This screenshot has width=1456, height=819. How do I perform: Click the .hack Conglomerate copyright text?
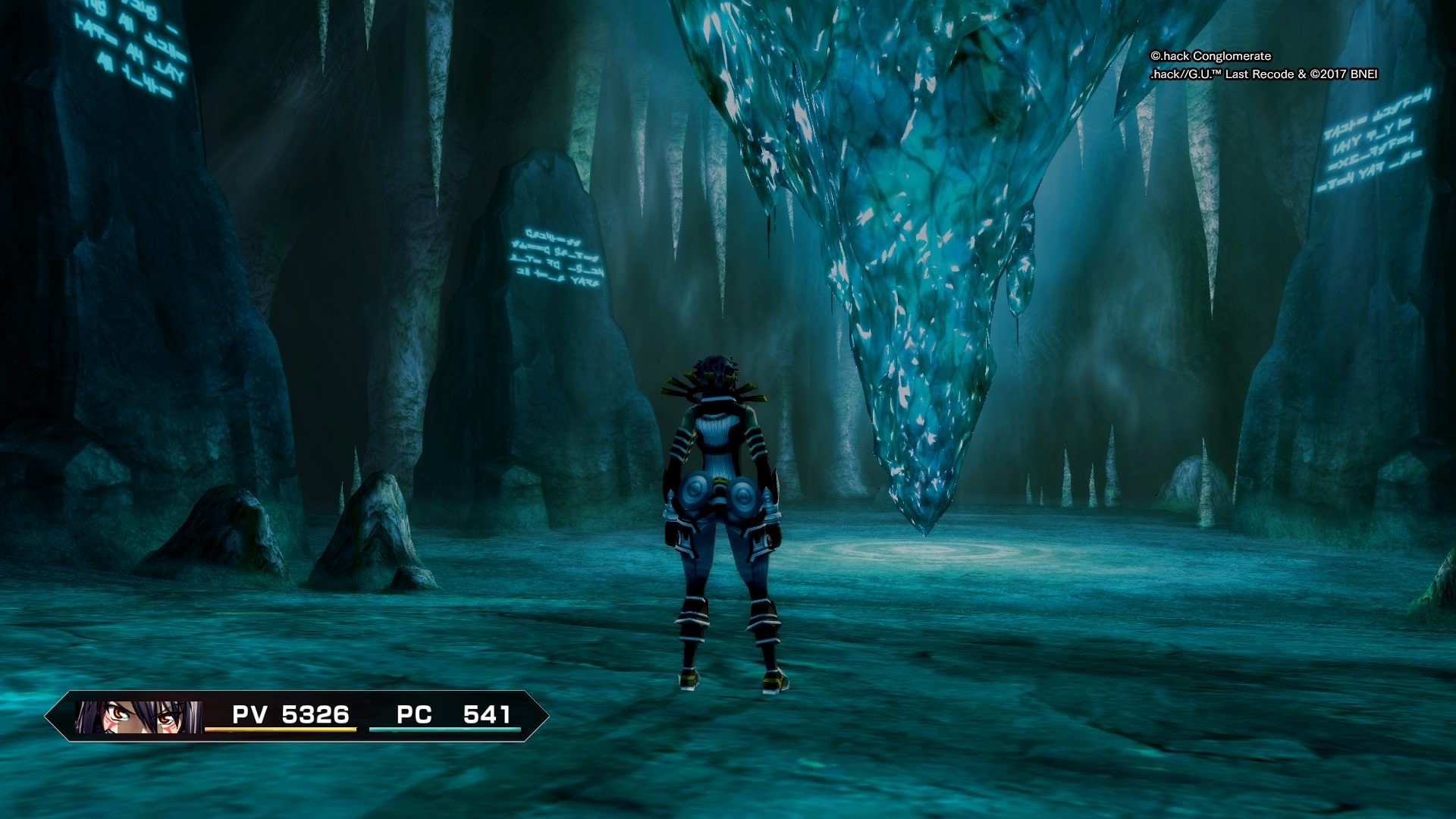coord(1210,56)
